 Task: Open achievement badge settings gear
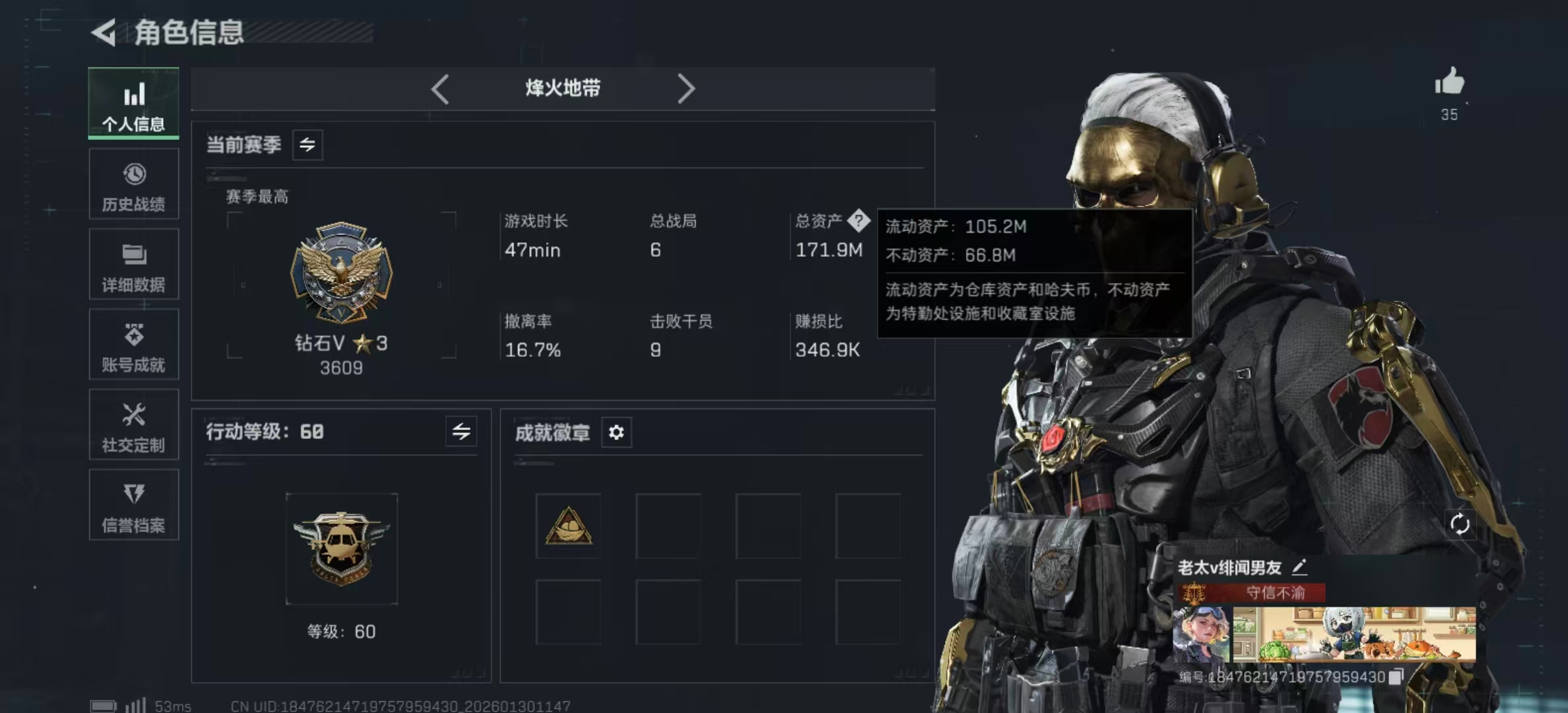tap(616, 432)
